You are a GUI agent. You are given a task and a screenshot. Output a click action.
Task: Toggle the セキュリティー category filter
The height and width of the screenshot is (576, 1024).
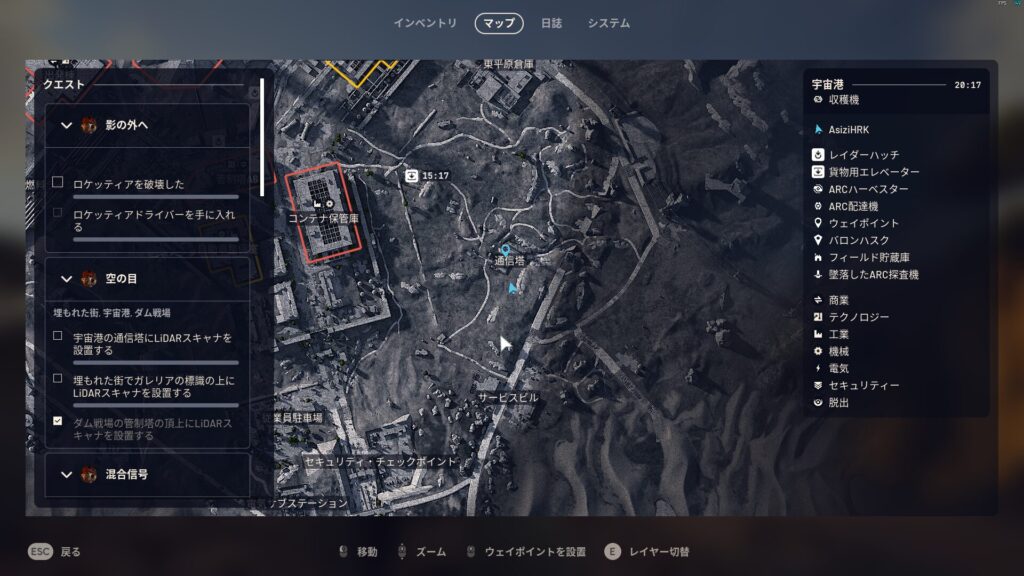click(x=863, y=385)
